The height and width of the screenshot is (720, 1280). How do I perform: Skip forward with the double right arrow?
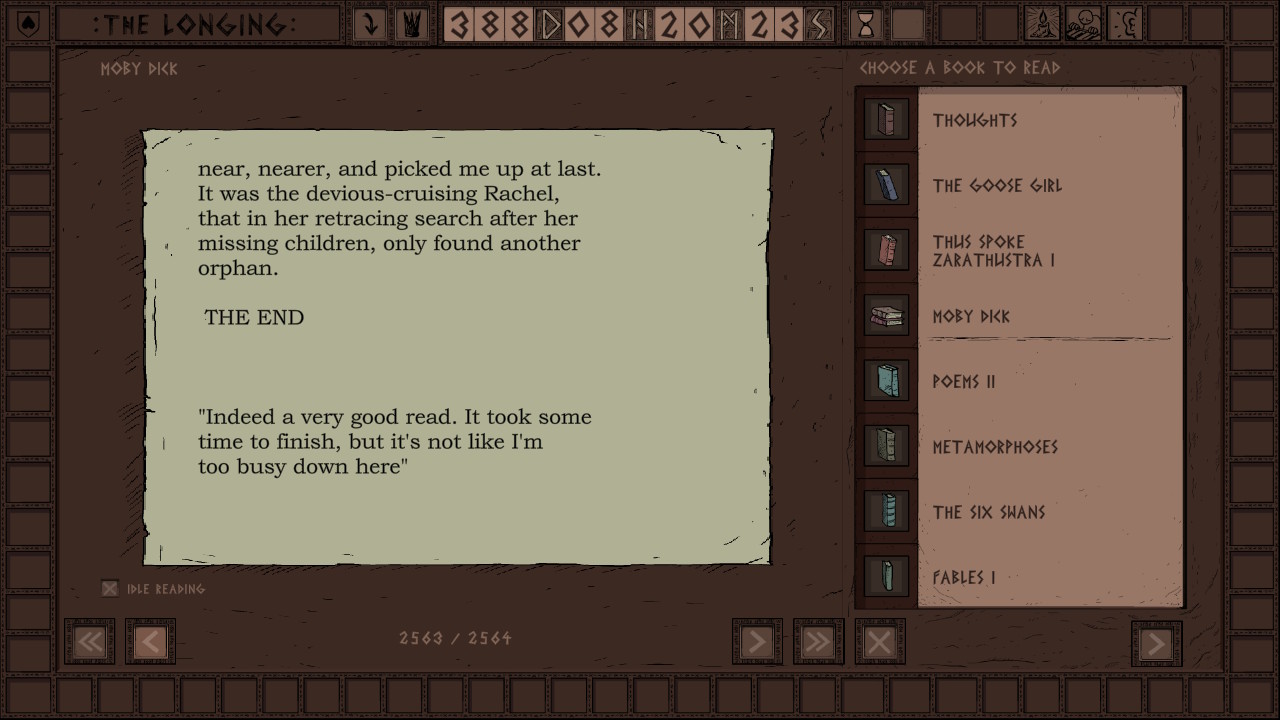(818, 642)
